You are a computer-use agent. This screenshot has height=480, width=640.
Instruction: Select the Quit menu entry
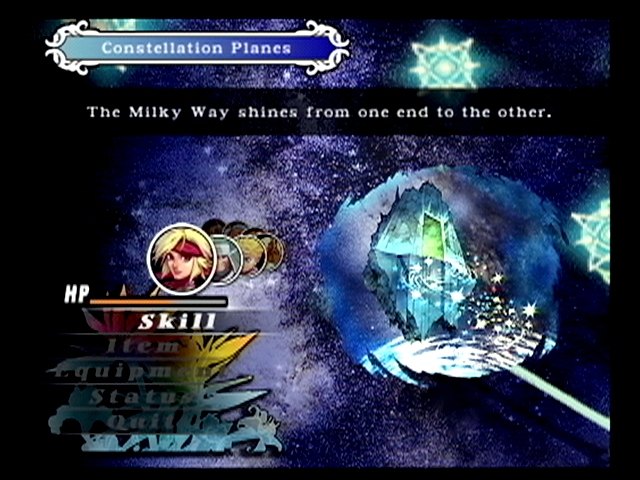[124, 421]
